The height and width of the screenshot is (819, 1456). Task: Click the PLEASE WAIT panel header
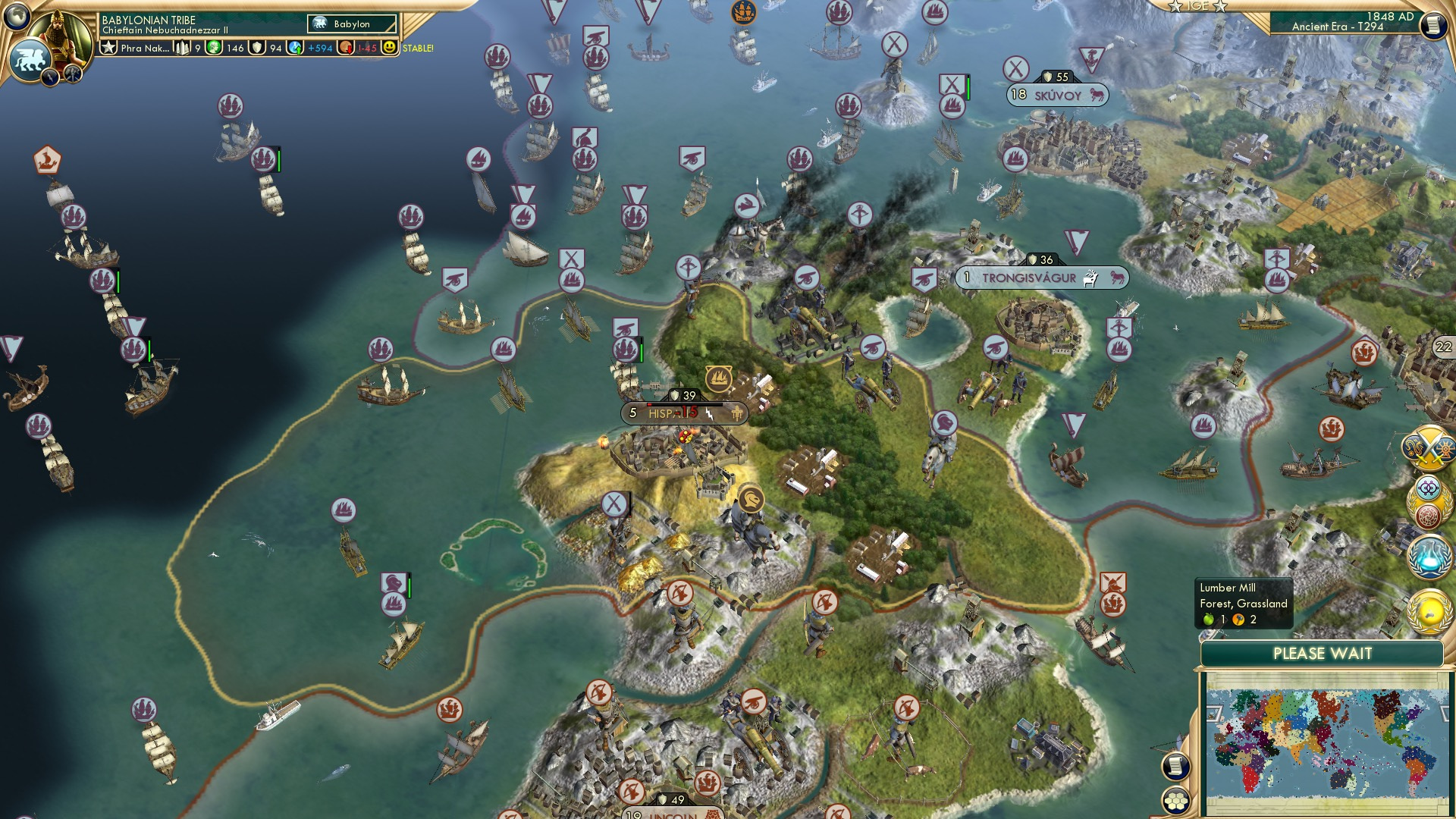click(x=1323, y=653)
